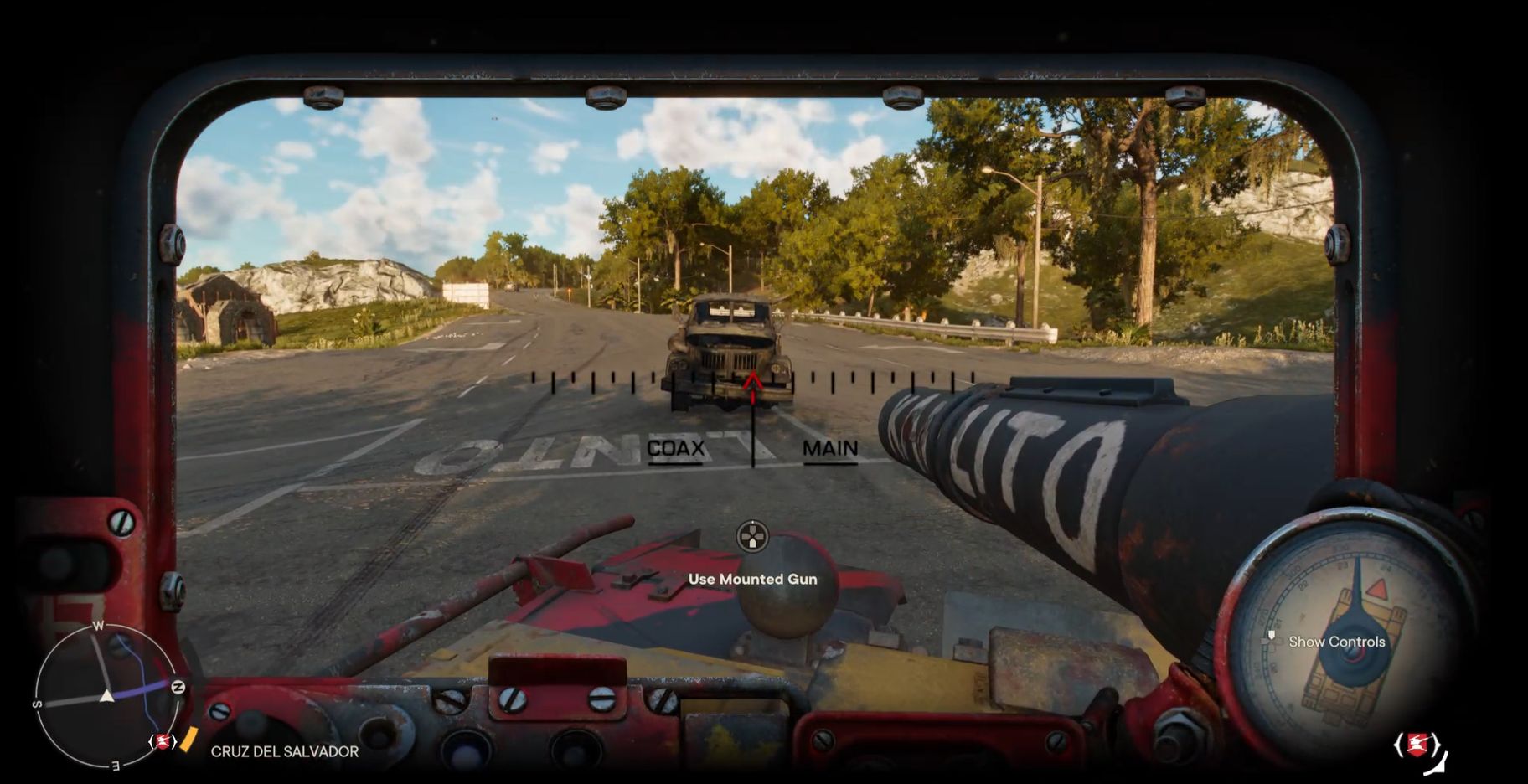Click the red faction emblem in the corner
This screenshot has height=784, width=1528.
tap(1417, 744)
